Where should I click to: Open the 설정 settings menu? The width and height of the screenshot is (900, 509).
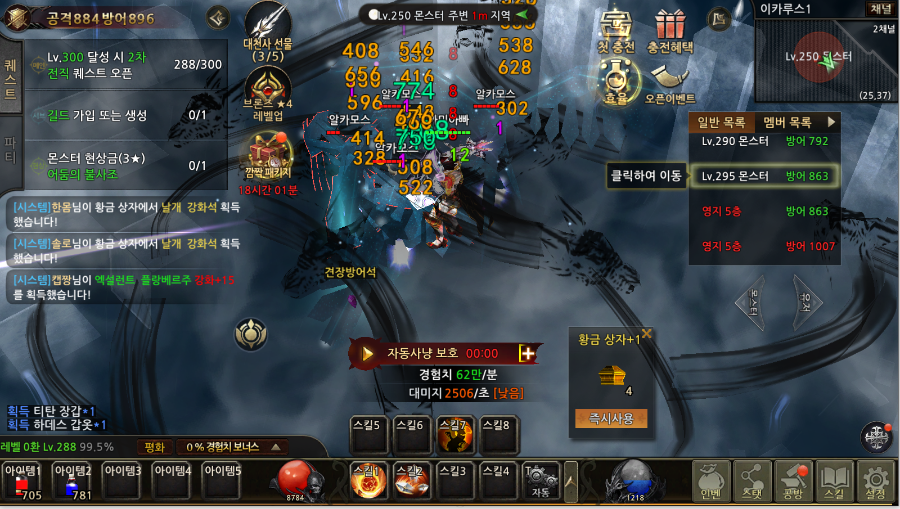(875, 483)
